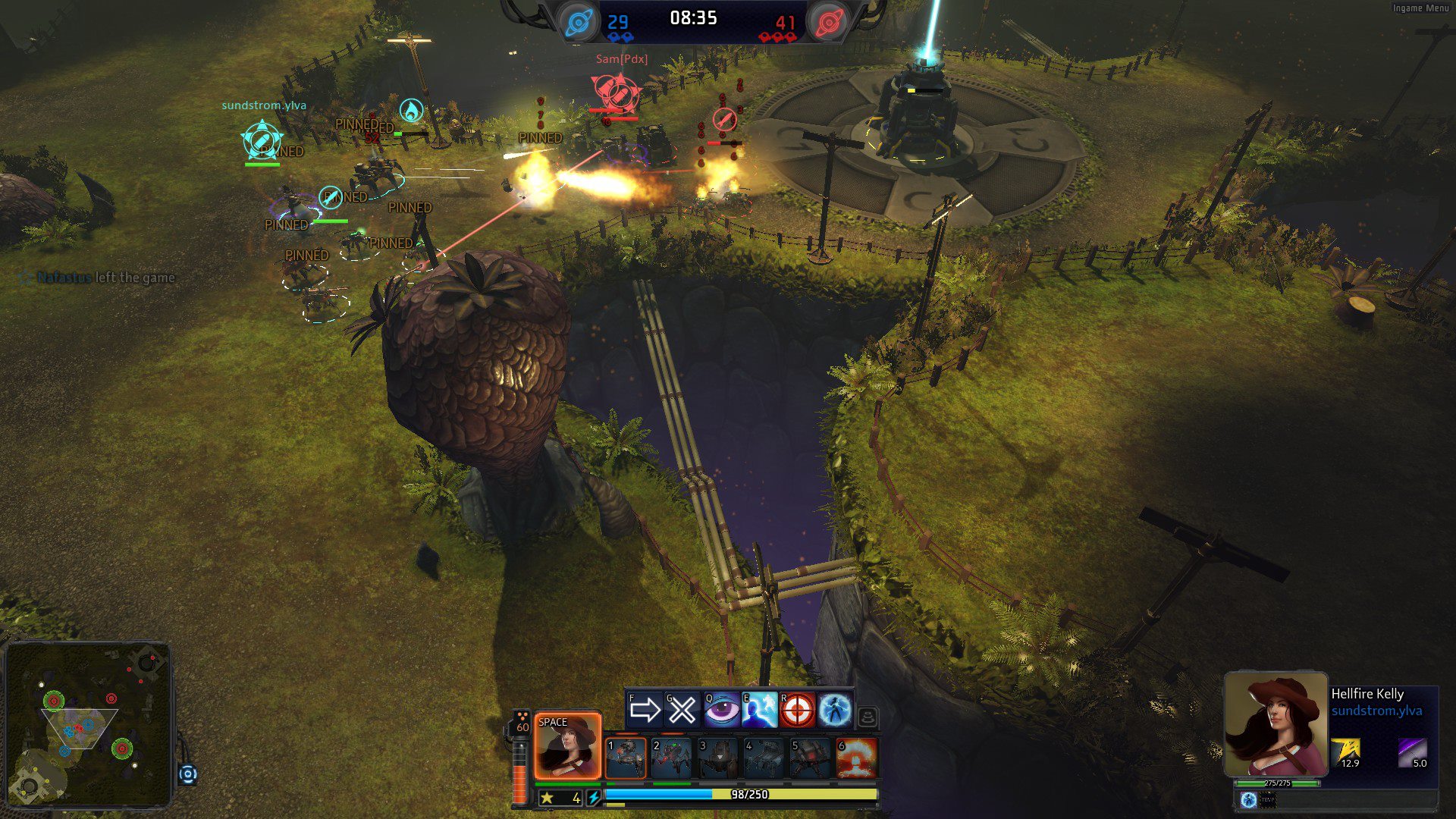Open the Ingame Menu
Screen dimensions: 1456x819
[1420, 8]
